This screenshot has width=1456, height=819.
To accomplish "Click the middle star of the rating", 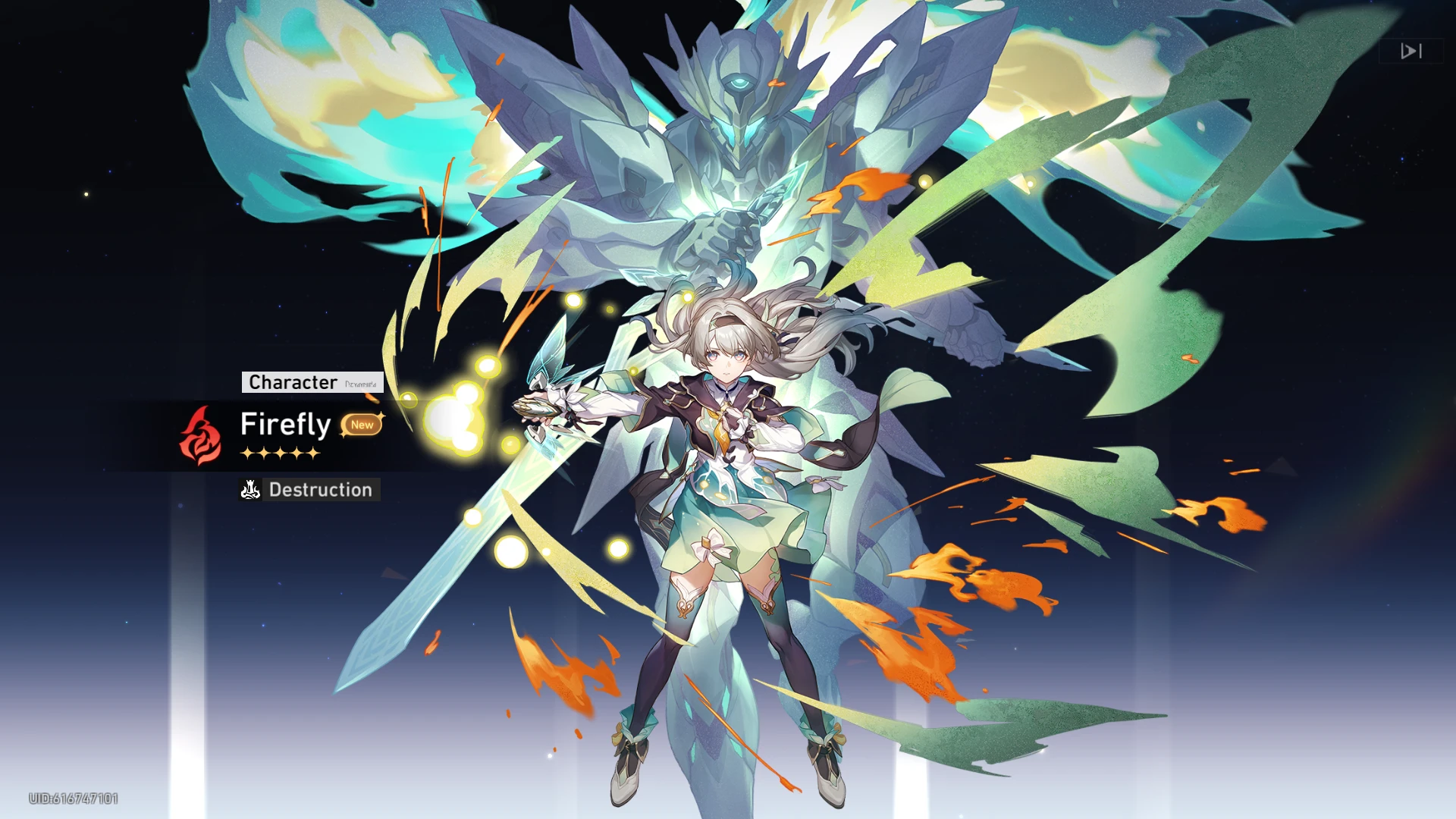I will [x=281, y=451].
